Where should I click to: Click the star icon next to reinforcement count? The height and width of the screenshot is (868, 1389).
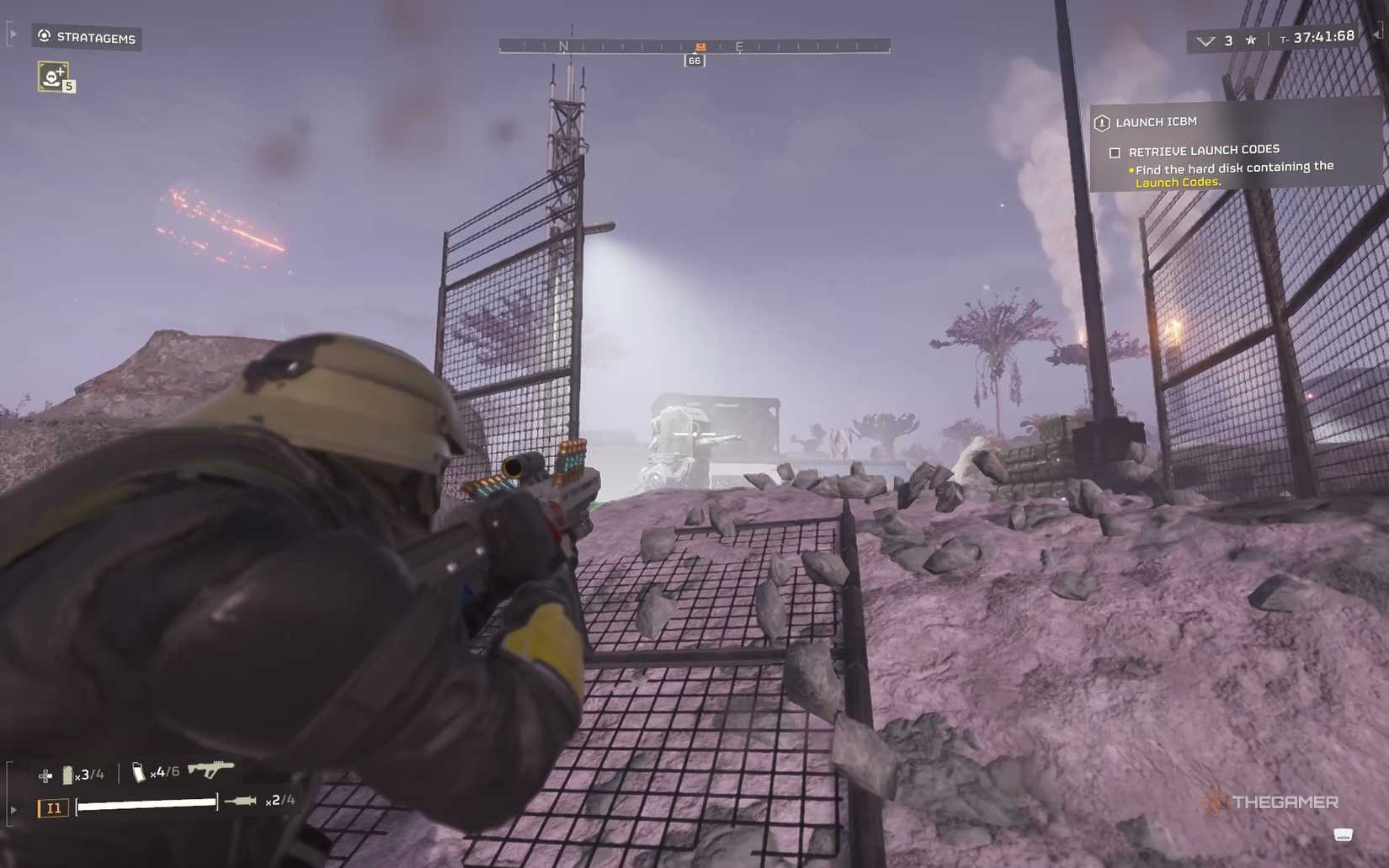1251,40
